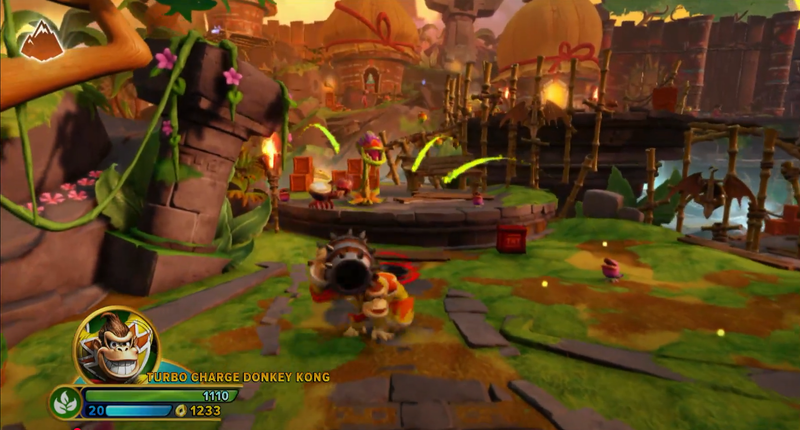800x430 pixels.
Task: Click the orange mountain icon
Action: [39, 39]
